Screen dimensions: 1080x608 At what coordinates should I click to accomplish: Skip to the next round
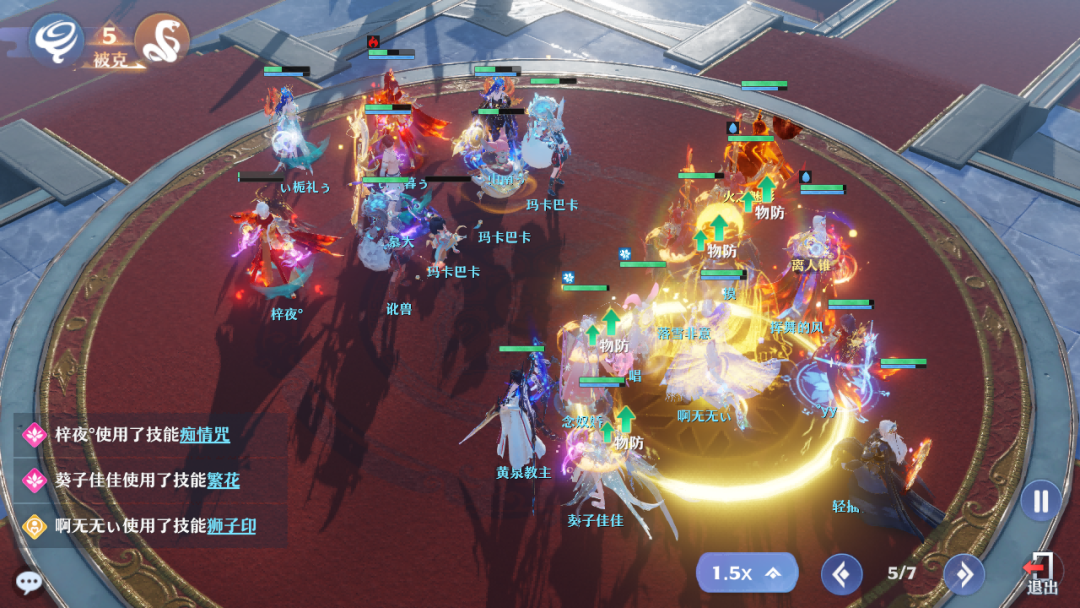point(964,574)
